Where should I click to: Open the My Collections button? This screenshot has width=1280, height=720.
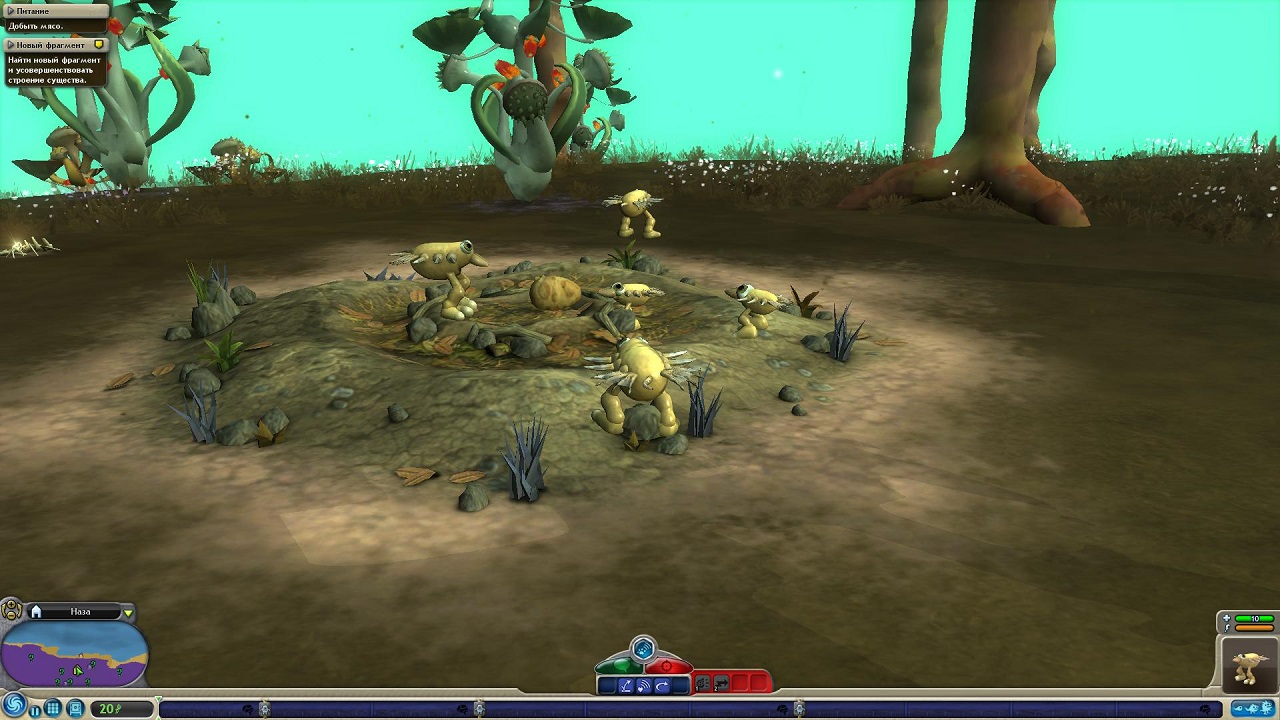pyautogui.click(x=75, y=708)
